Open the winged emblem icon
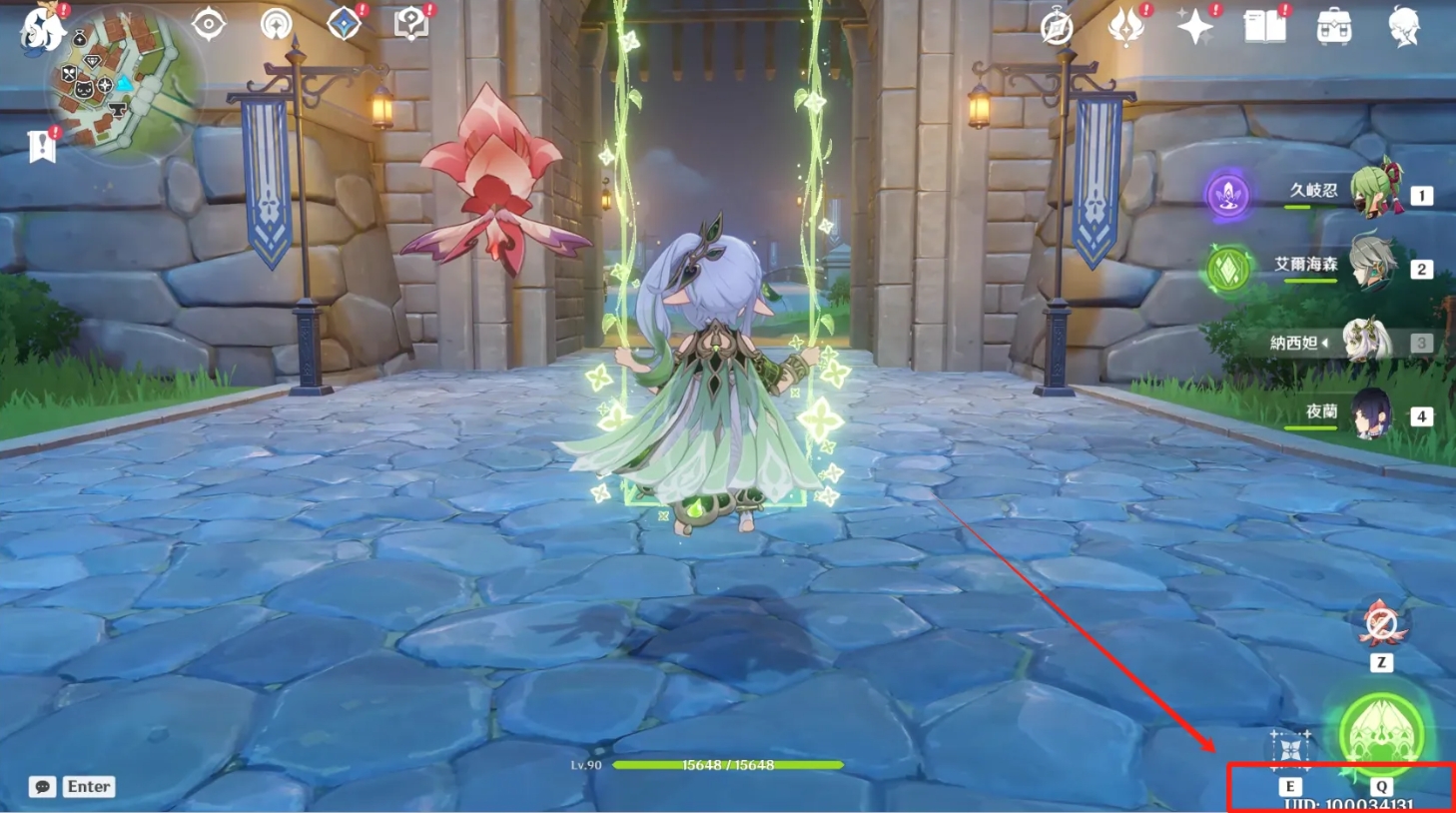Viewport: 1456px width, 813px height. coord(1125,27)
